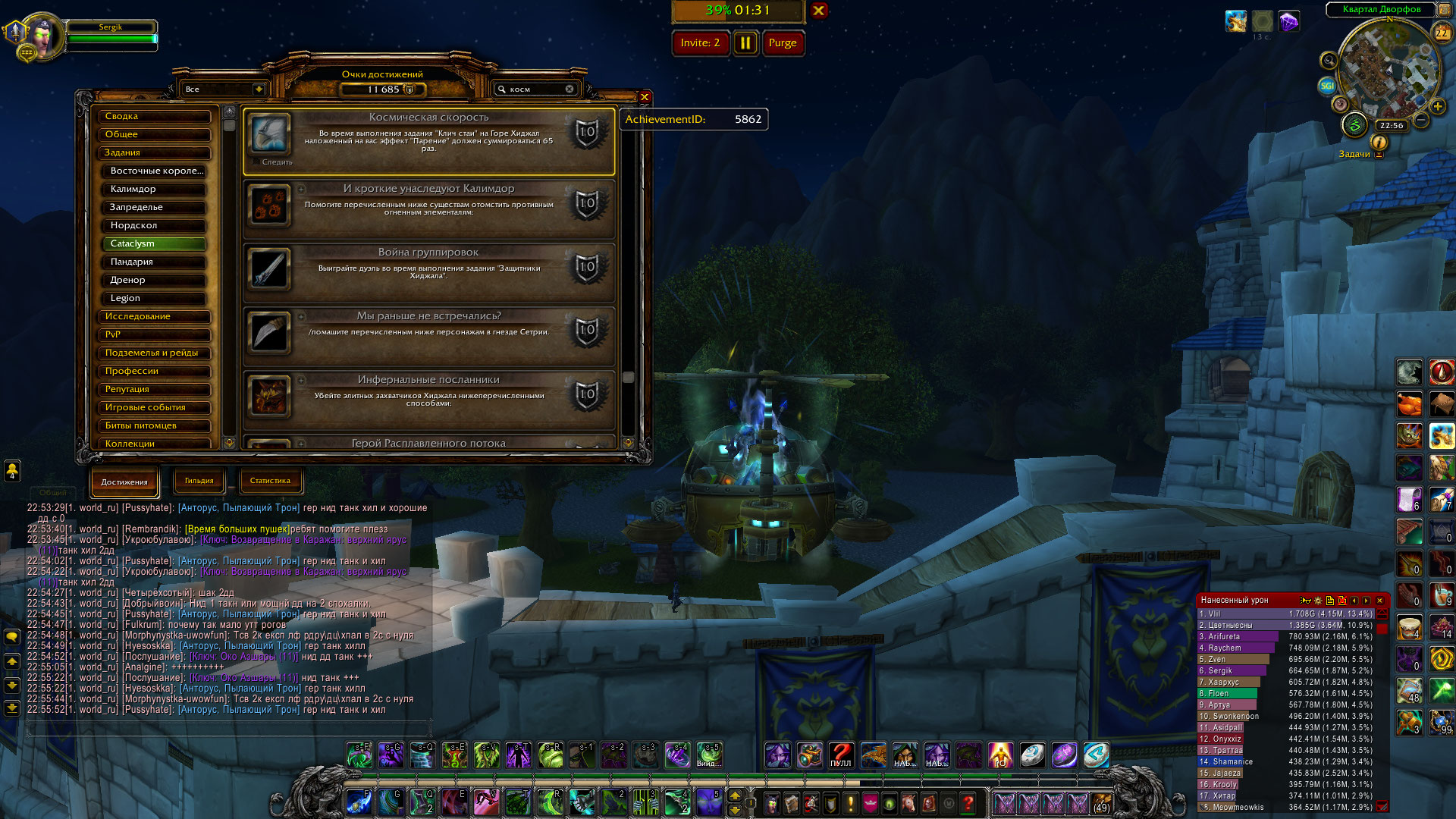The width and height of the screenshot is (1456, 819).
Task: Open the minimap
Action: [1388, 68]
